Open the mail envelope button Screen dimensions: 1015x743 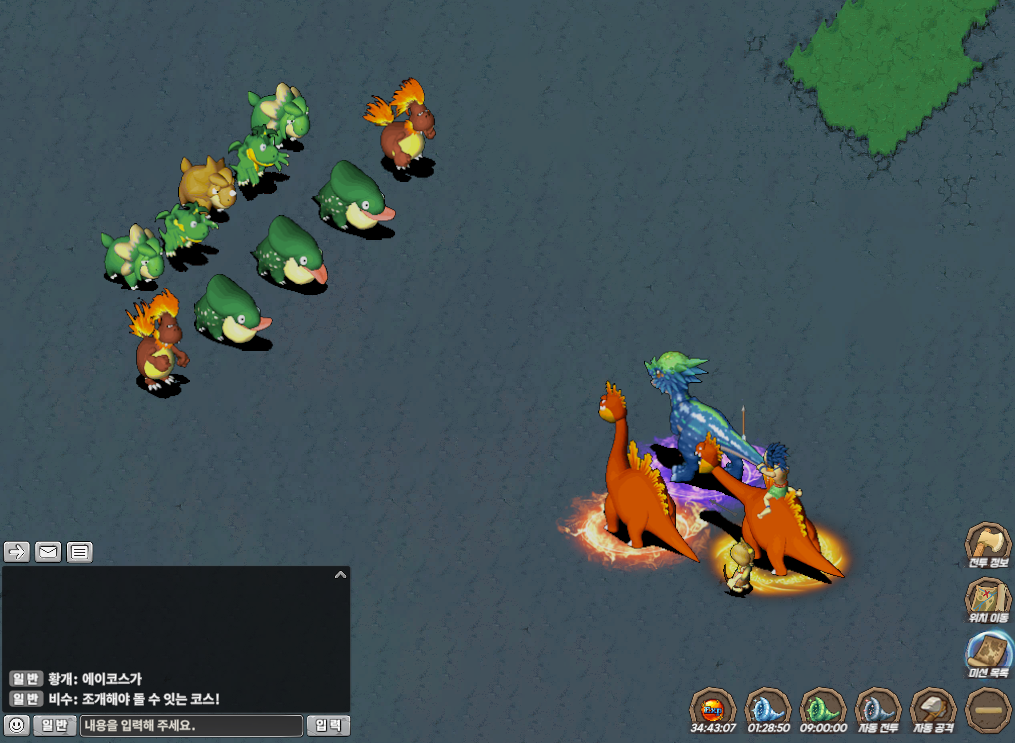point(48,551)
